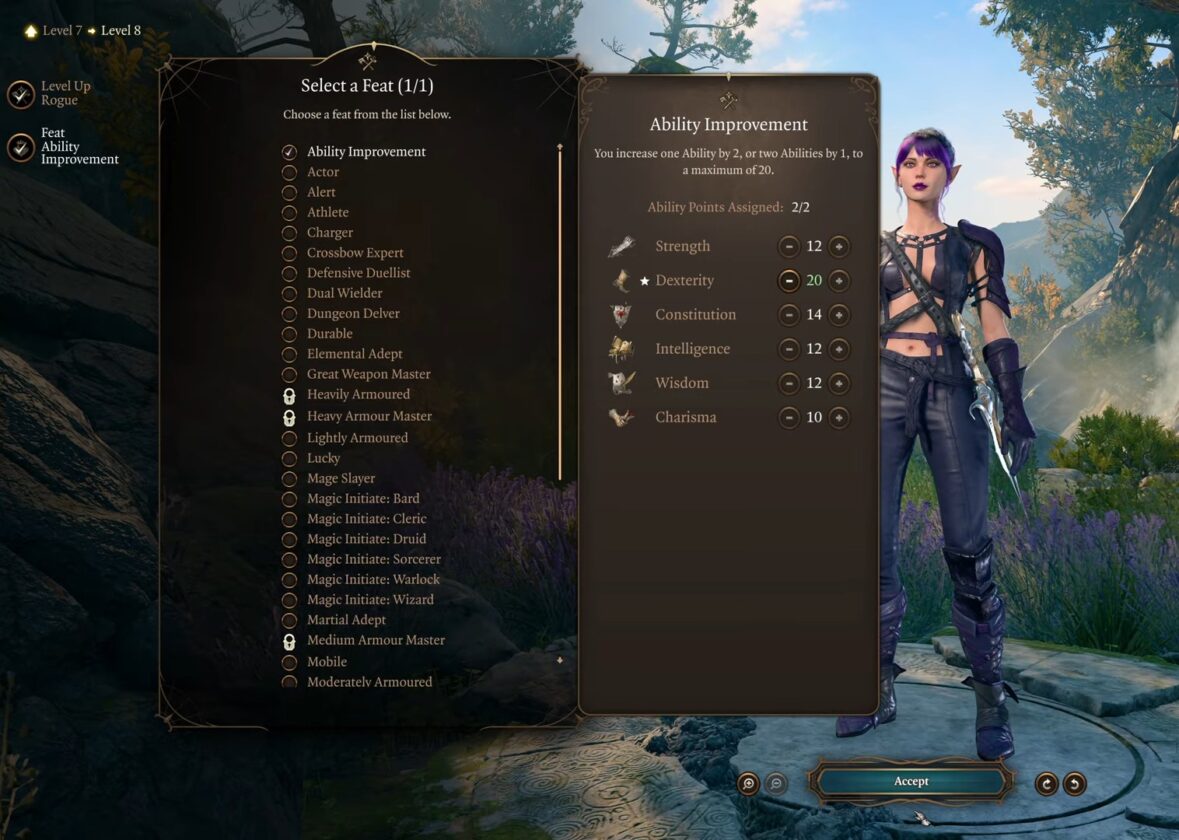Add a point to Constitution
The height and width of the screenshot is (840, 1179).
click(839, 315)
